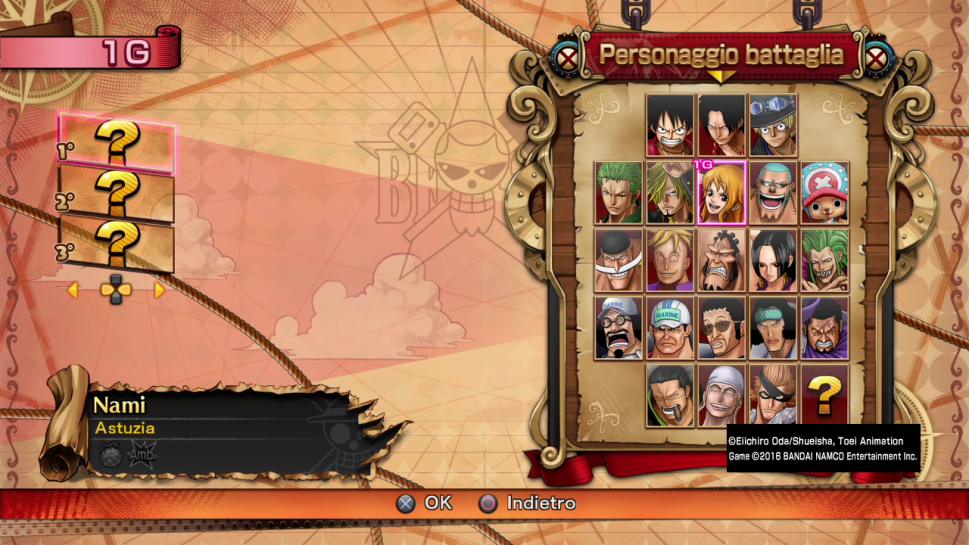Viewport: 969px width, 545px height.
Task: Select Boa Hancock's portrait
Action: (773, 260)
